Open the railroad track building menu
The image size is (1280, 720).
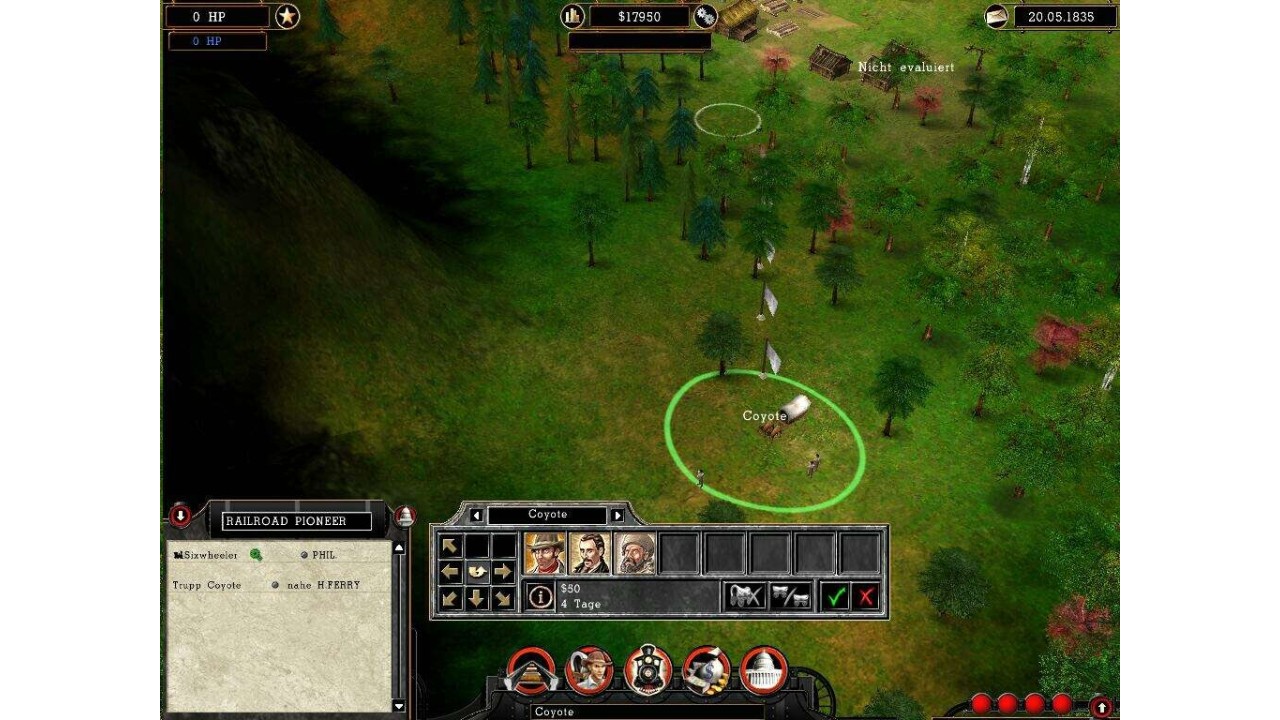[530, 672]
